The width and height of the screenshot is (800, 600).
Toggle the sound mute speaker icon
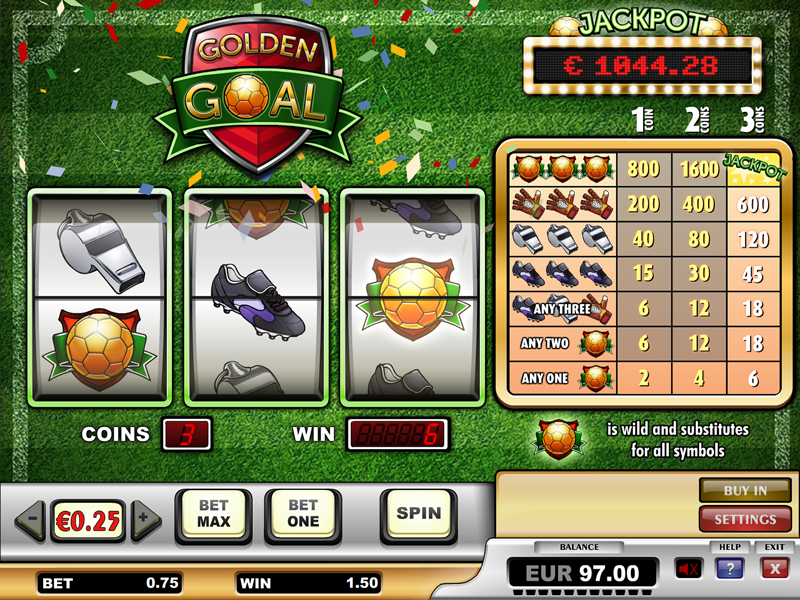[688, 569]
